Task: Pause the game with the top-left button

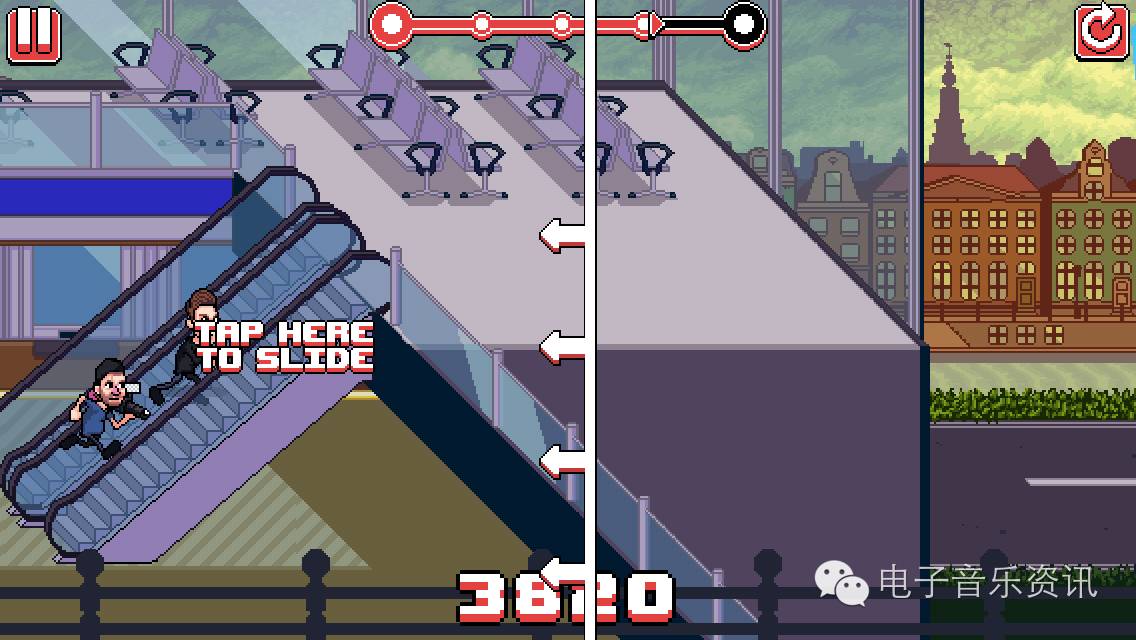Action: pyautogui.click(x=34, y=33)
